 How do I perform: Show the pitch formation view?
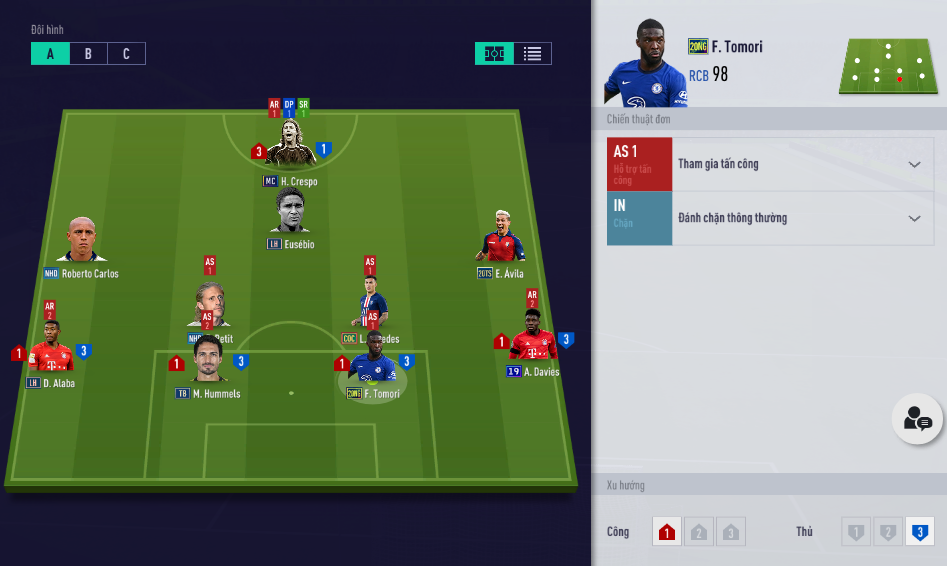(x=494, y=54)
